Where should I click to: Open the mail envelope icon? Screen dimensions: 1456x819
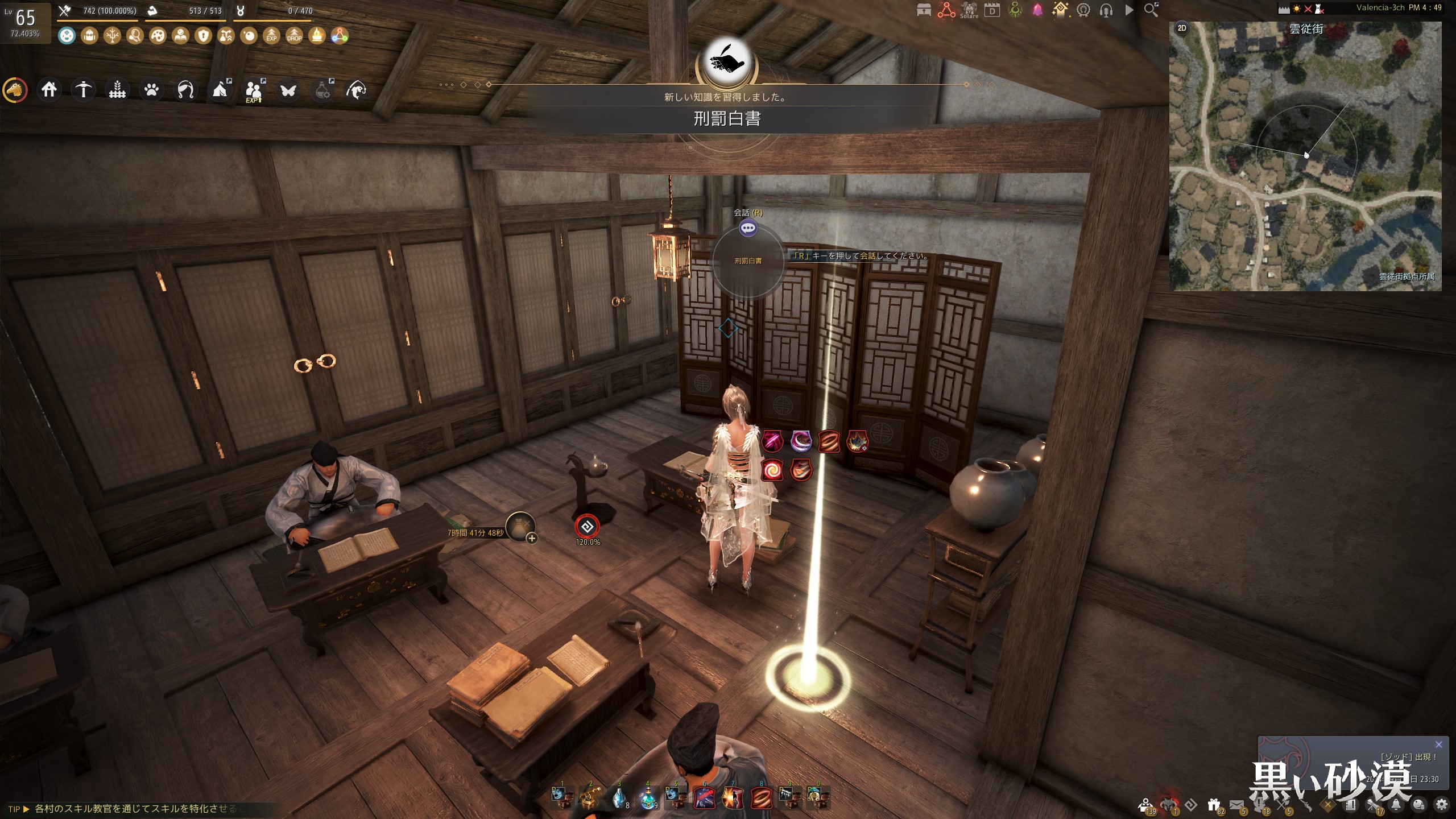pyautogui.click(x=1236, y=805)
